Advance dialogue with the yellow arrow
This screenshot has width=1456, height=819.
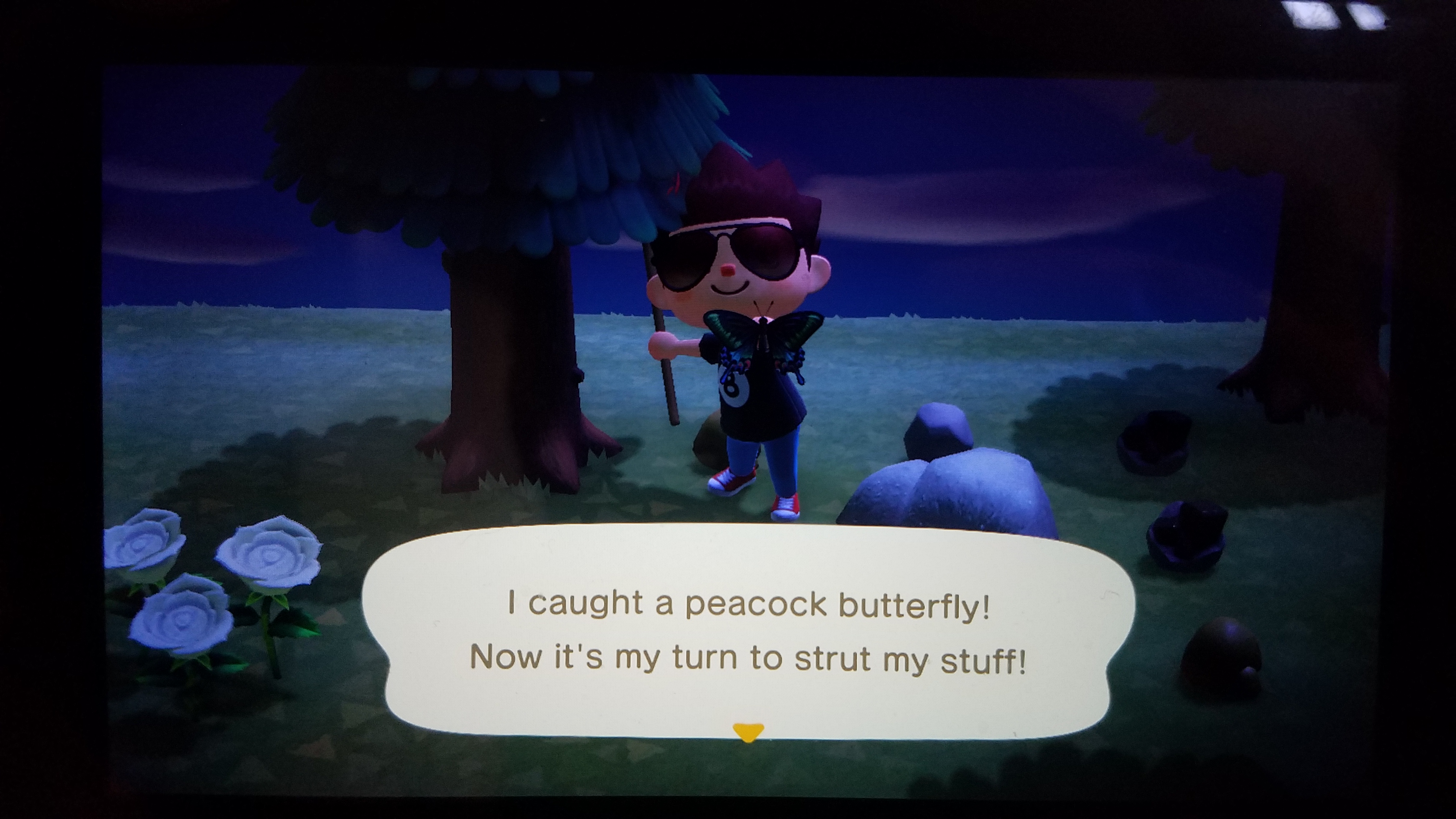(x=747, y=732)
